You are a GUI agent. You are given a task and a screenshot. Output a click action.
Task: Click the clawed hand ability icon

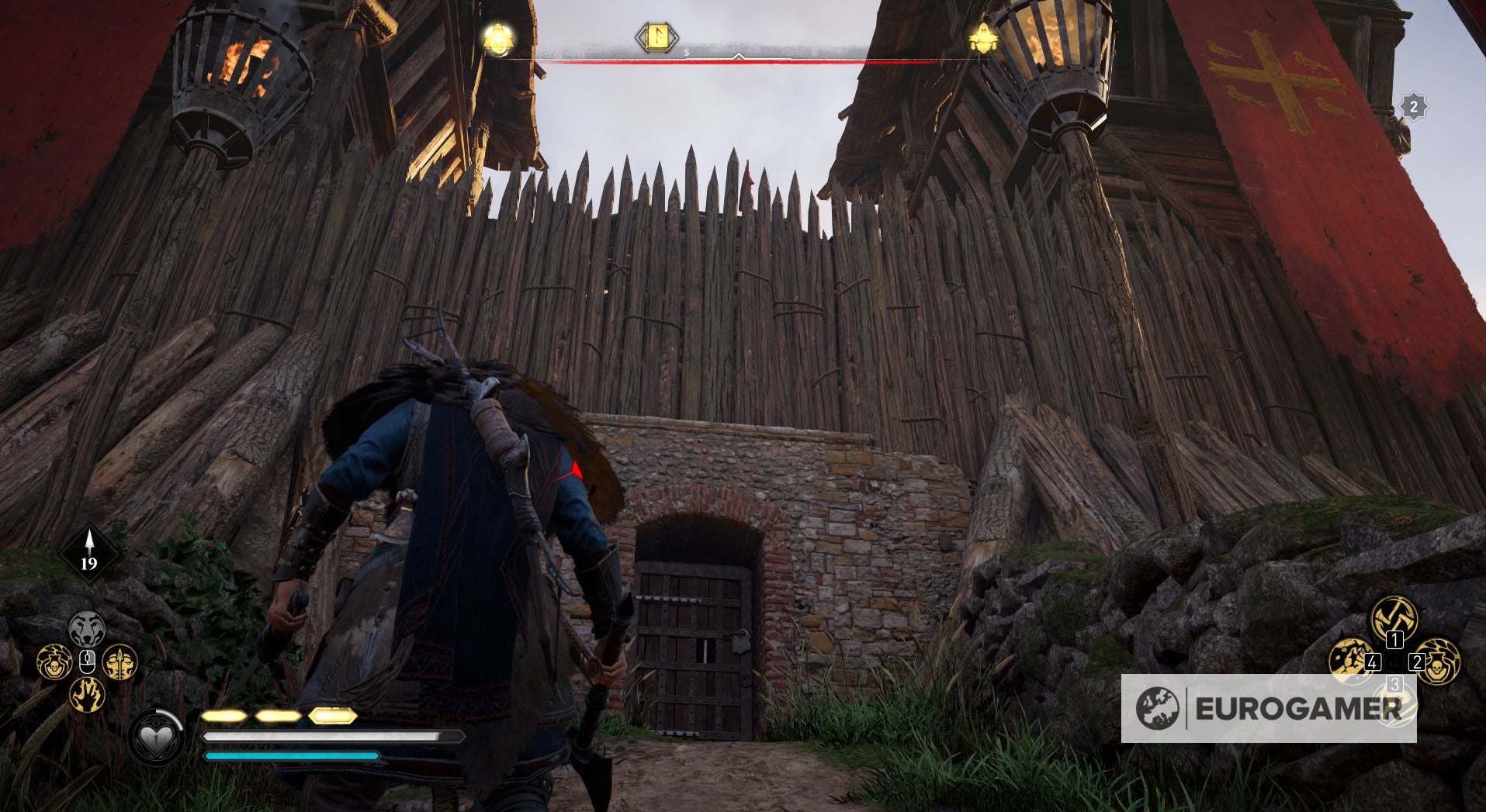pyautogui.click(x=88, y=694)
